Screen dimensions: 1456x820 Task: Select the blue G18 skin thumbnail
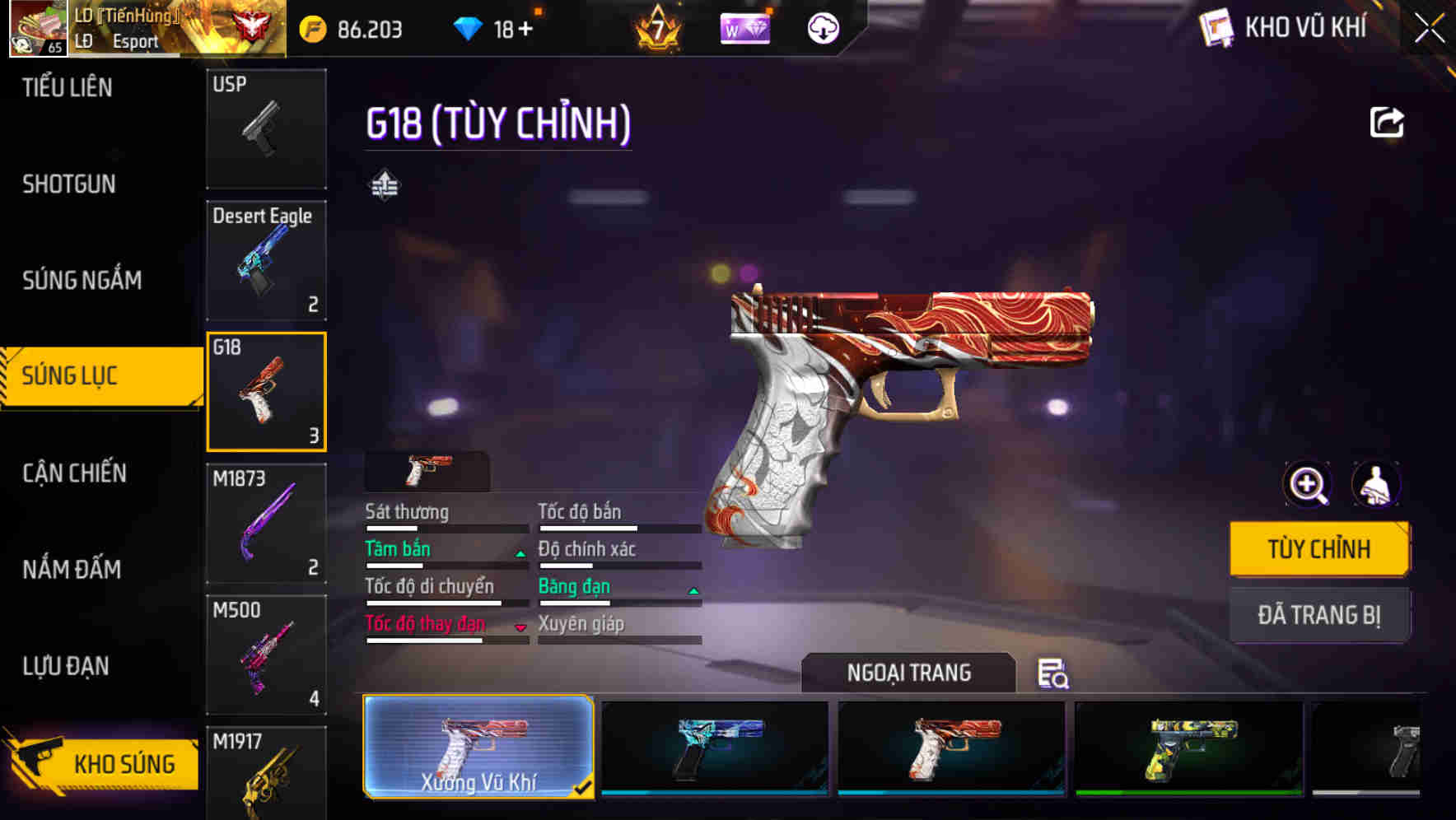tap(713, 748)
